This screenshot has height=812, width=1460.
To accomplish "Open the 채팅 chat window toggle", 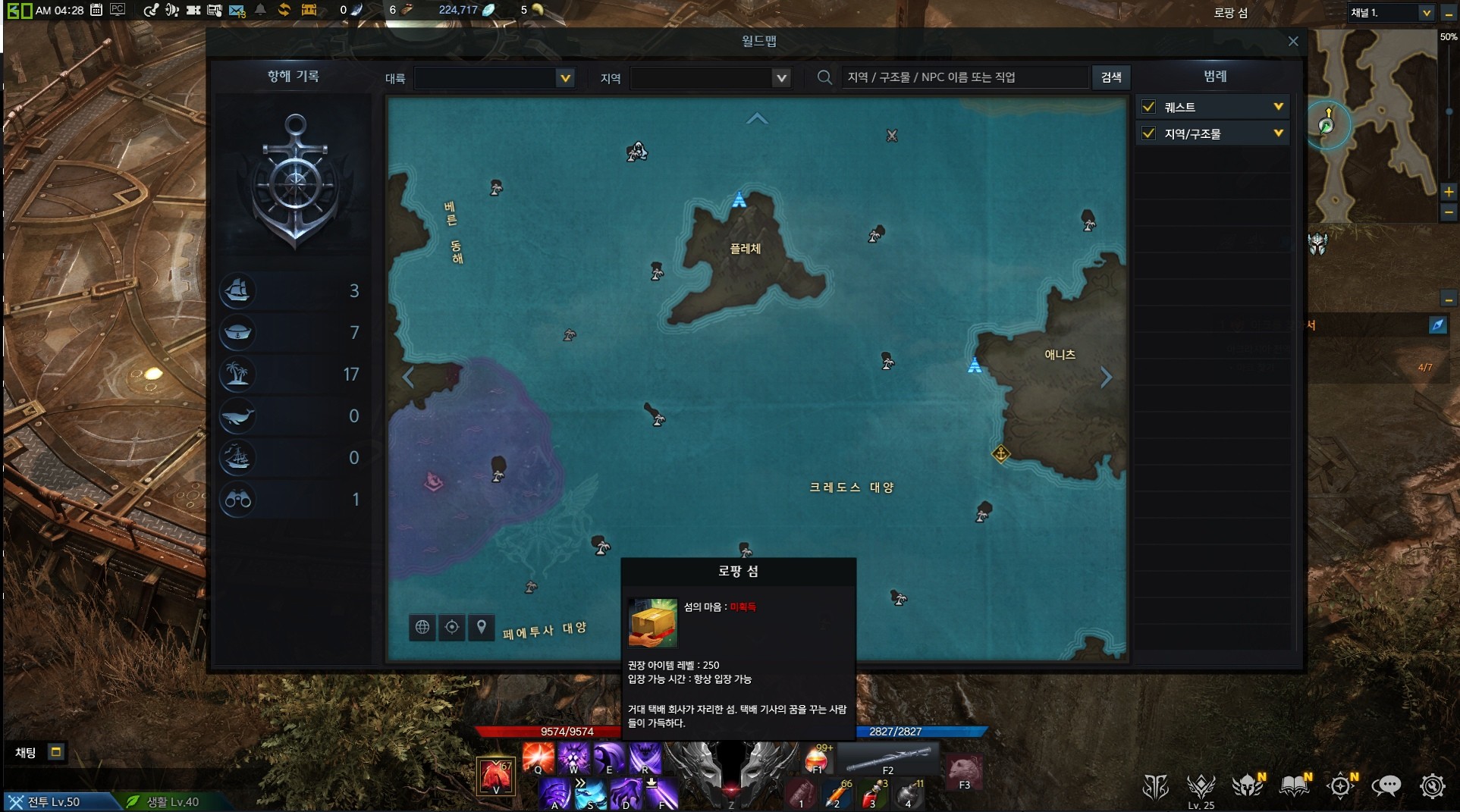I will (x=55, y=752).
